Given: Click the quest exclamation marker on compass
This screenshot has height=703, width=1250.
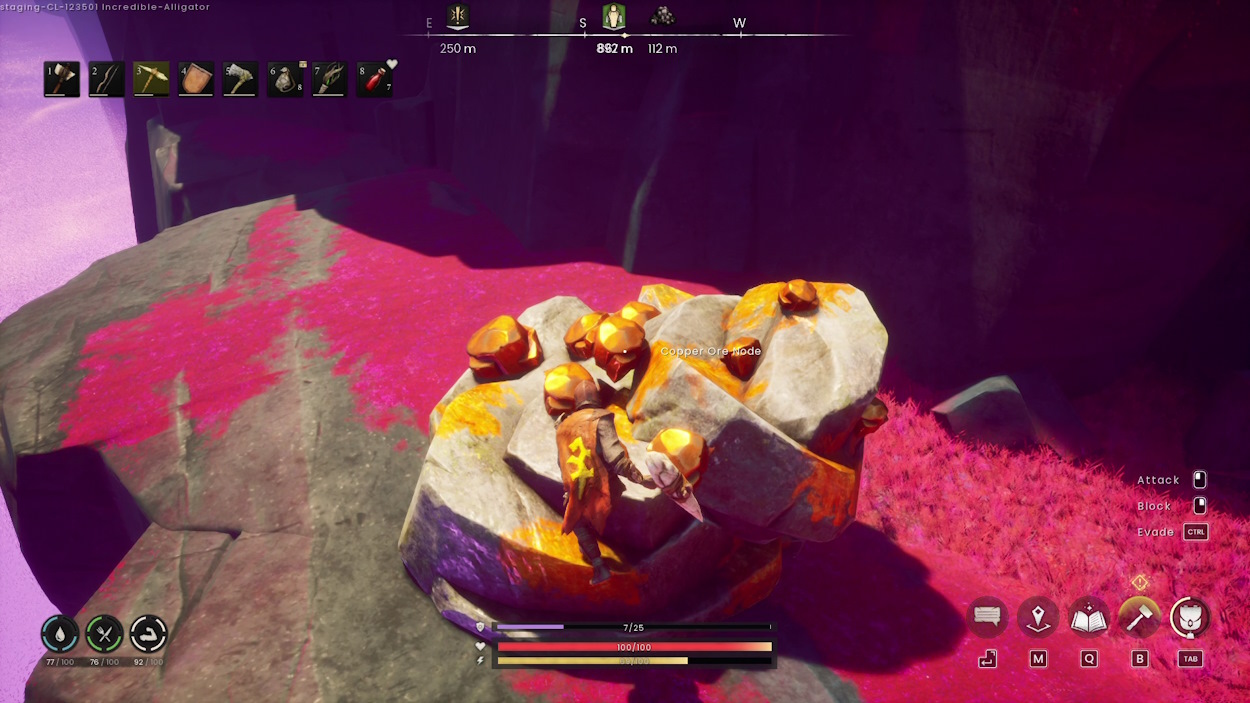Looking at the screenshot, I should click(458, 17).
